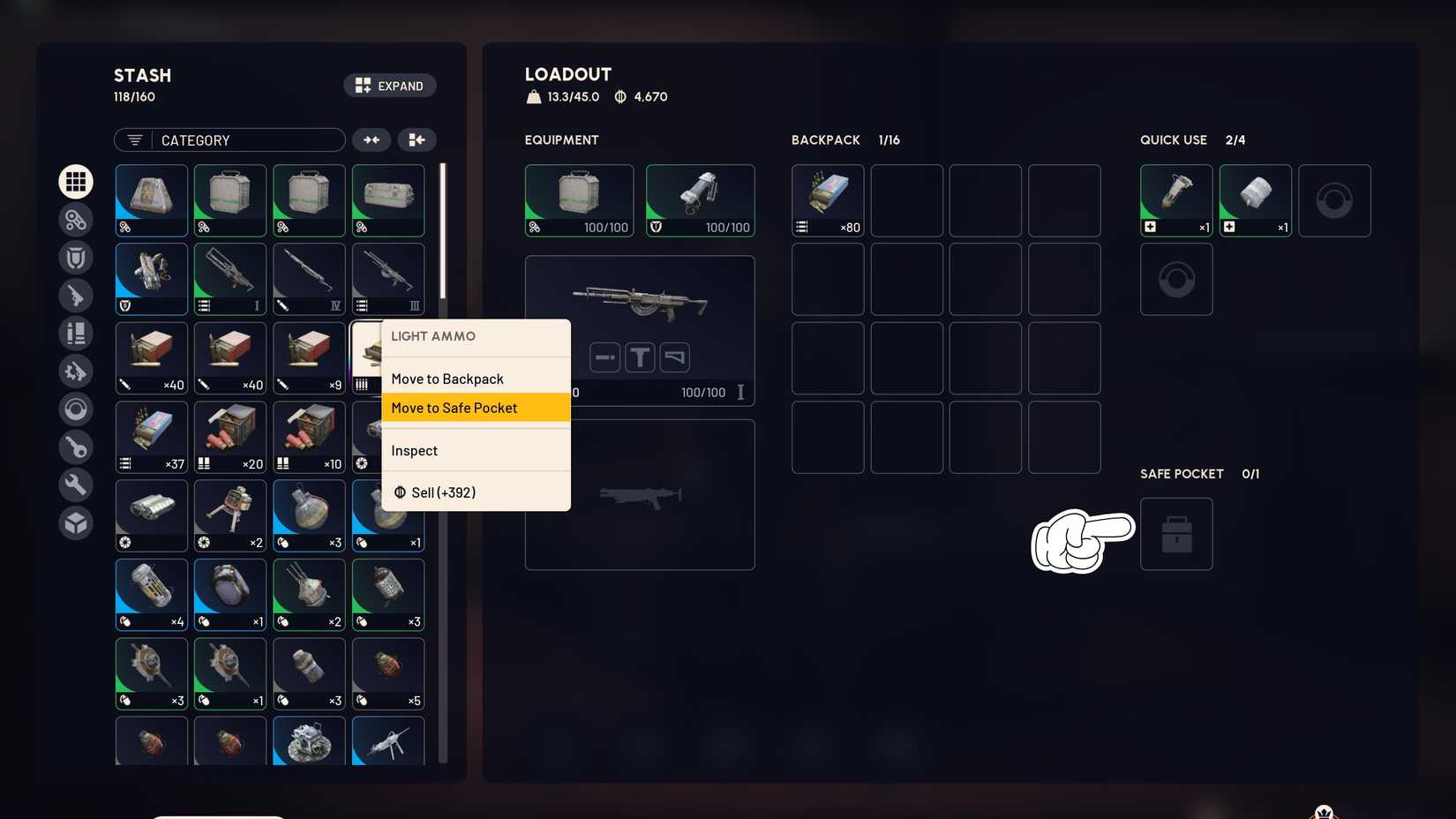Click the empty Safe Pocket slot
Viewport: 1456px width, 819px height.
click(x=1176, y=533)
